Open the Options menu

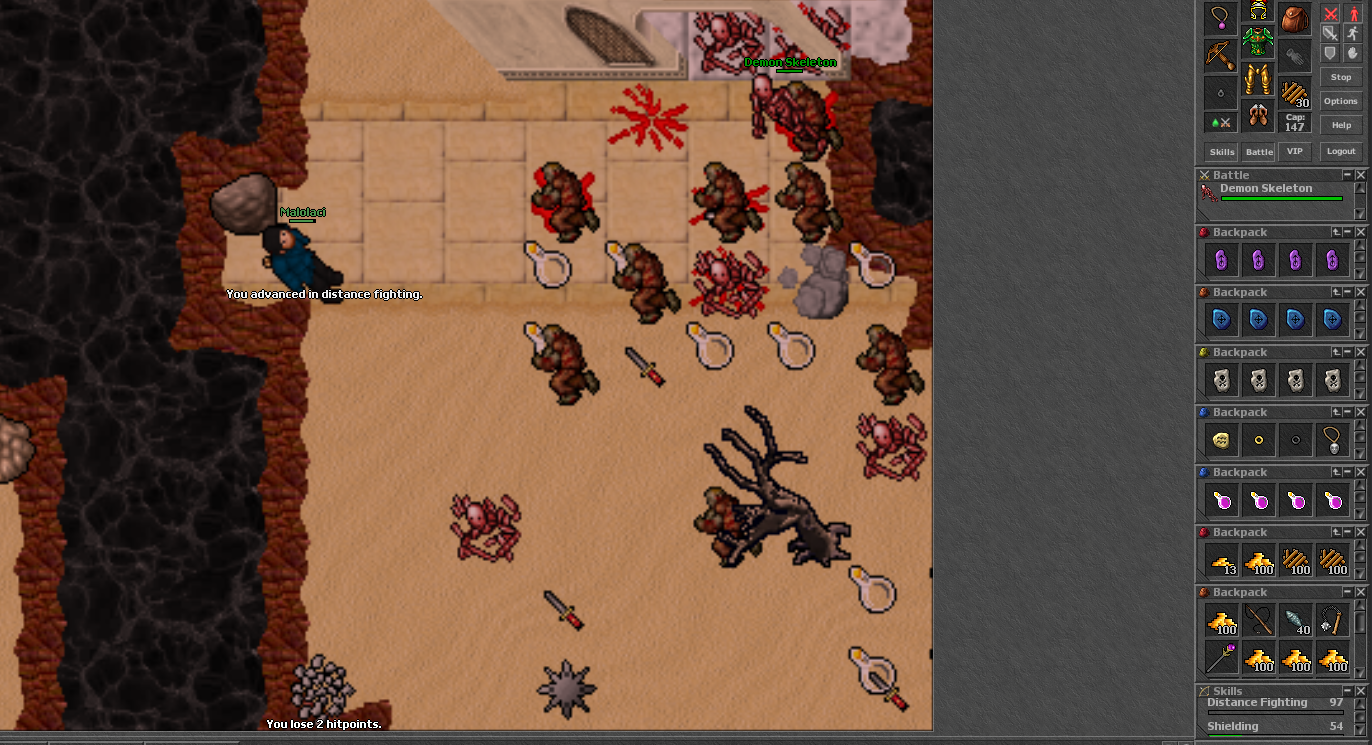pyautogui.click(x=1341, y=101)
